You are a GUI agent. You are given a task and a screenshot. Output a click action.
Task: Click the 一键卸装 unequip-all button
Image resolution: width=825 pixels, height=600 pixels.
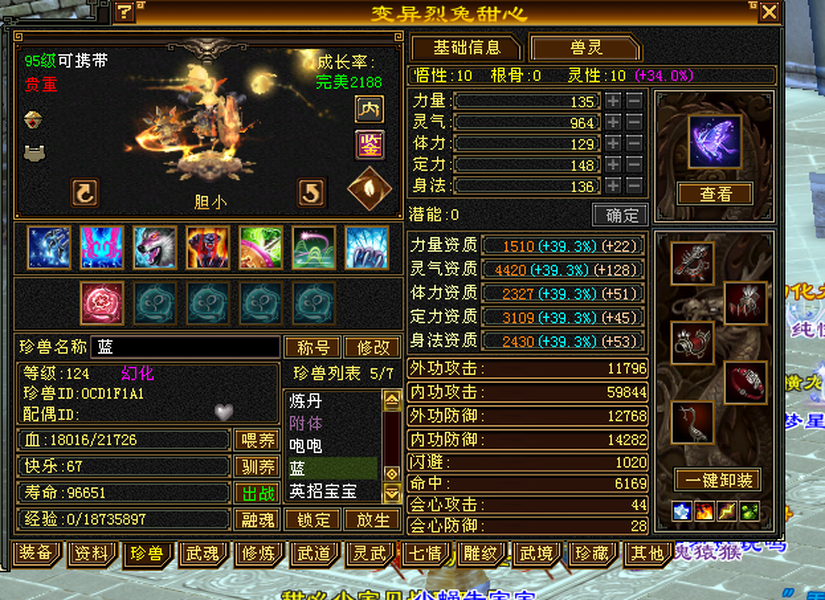point(714,480)
